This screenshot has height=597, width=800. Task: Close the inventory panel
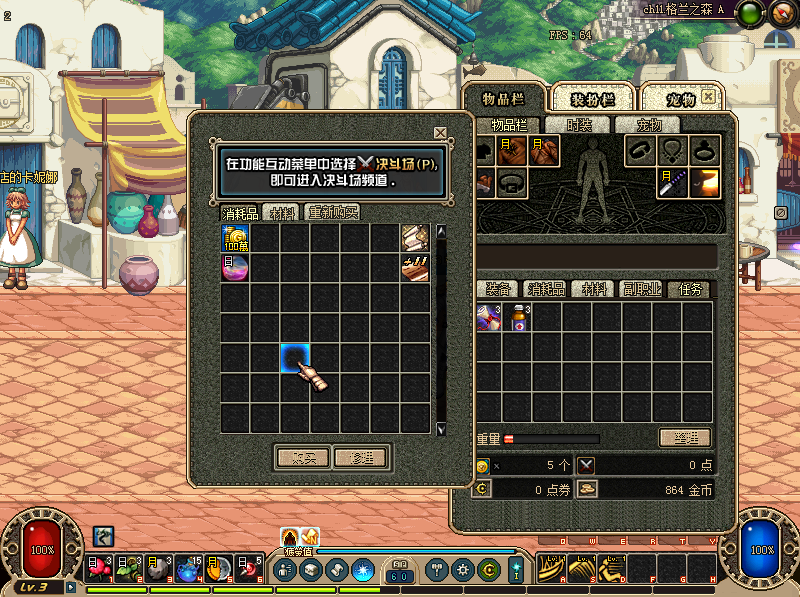click(709, 97)
